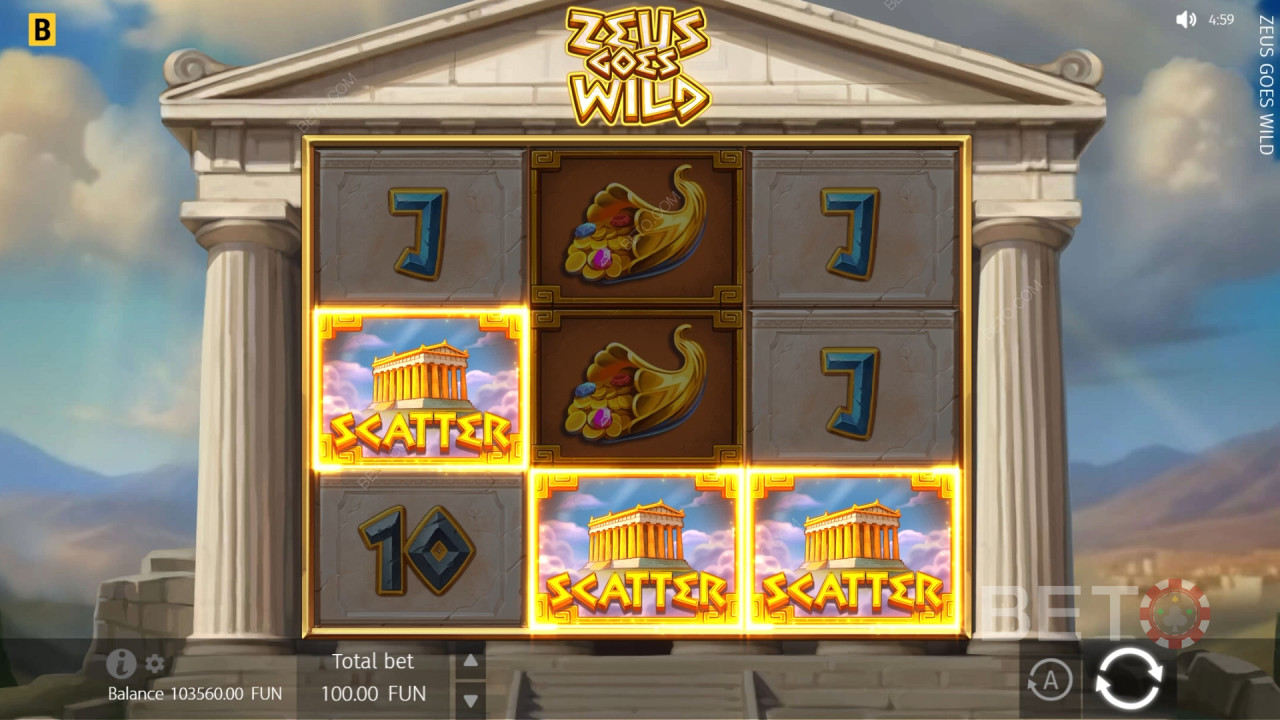1280x720 pixels.
Task: Increase bet with the up arrow
Action: coord(470,659)
